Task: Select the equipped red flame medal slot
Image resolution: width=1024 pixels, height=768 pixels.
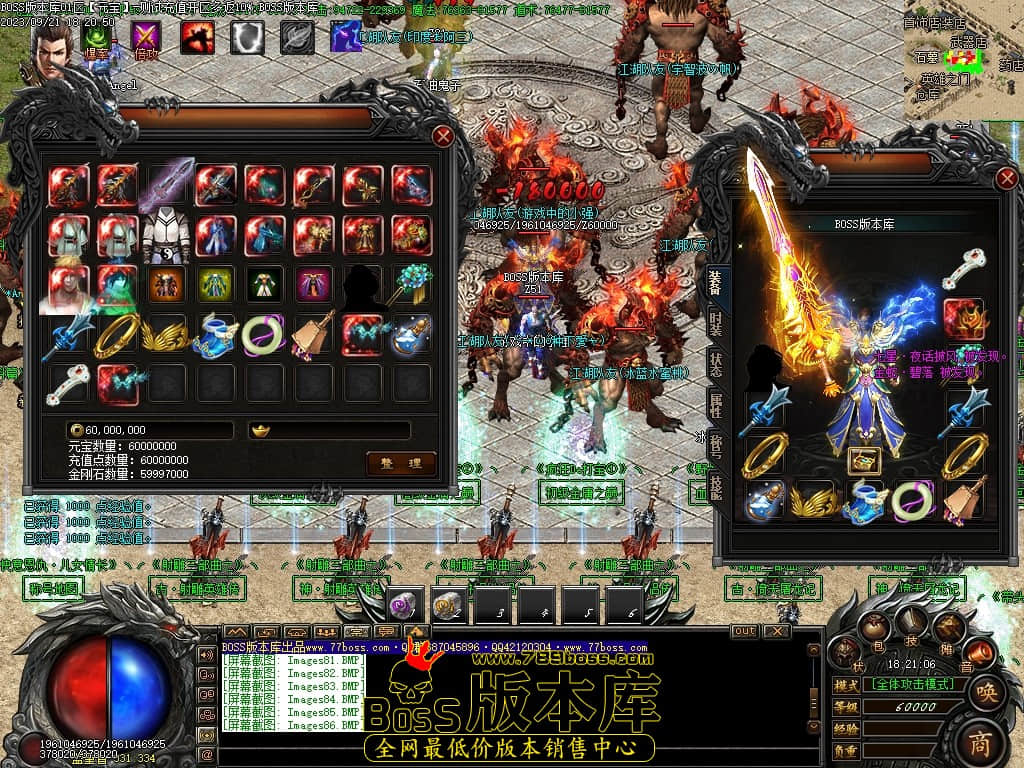Action: click(964, 318)
